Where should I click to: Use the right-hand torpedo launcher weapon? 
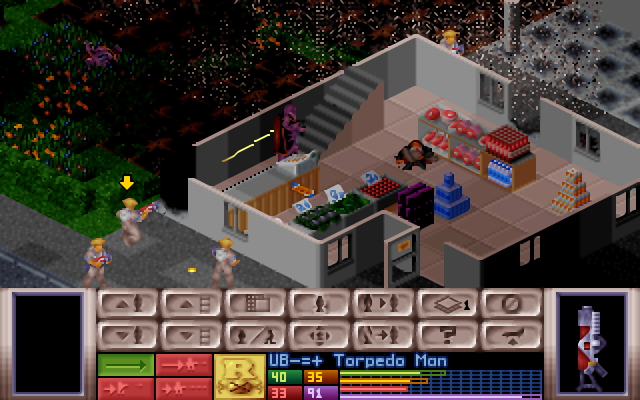pos(590,342)
